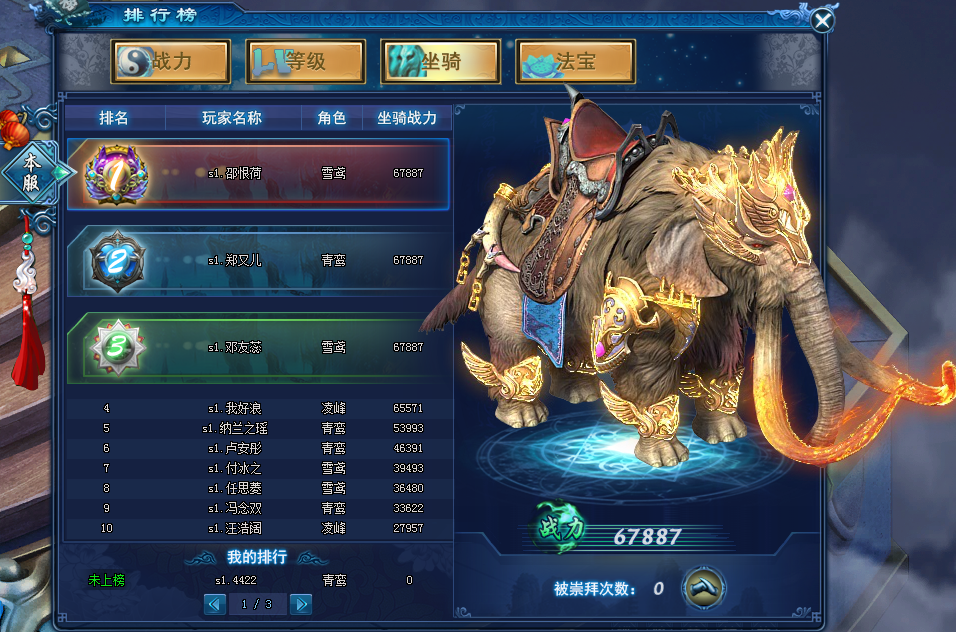Click rank 10 row s1.汪浩阔
The width and height of the screenshot is (956, 632).
pyautogui.click(x=258, y=528)
